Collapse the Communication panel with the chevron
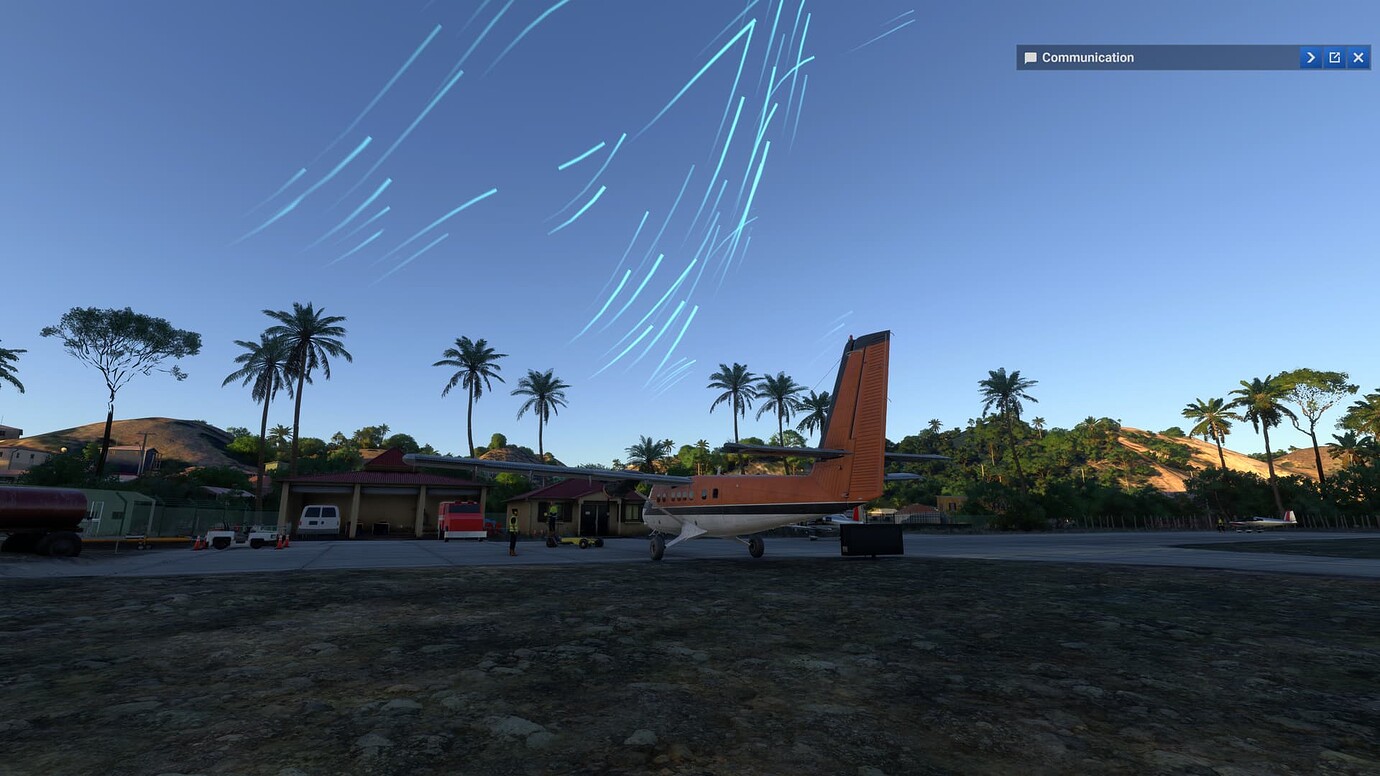Viewport: 1380px width, 776px height. pyautogui.click(x=1310, y=57)
